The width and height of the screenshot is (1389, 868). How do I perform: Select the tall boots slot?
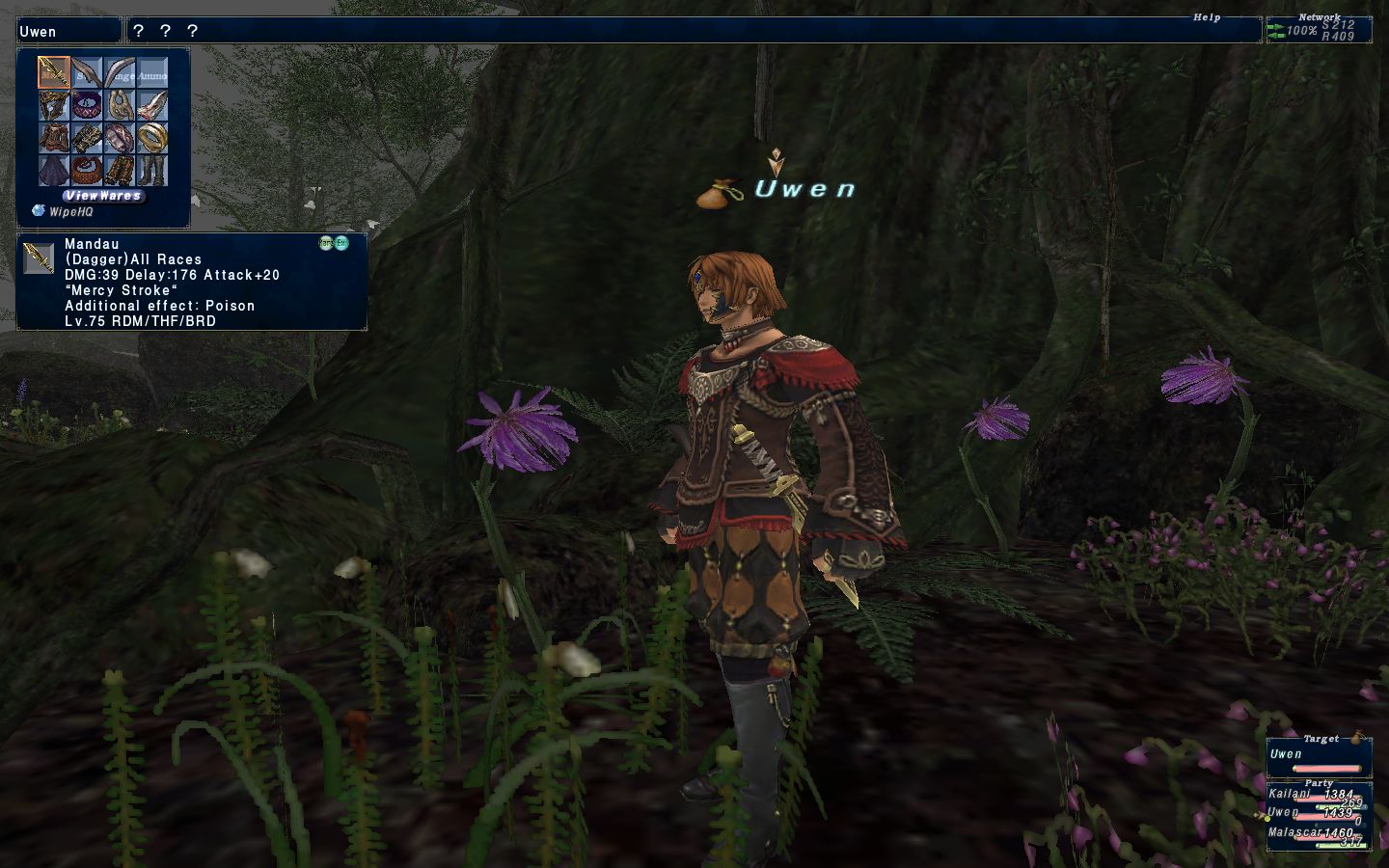point(152,171)
